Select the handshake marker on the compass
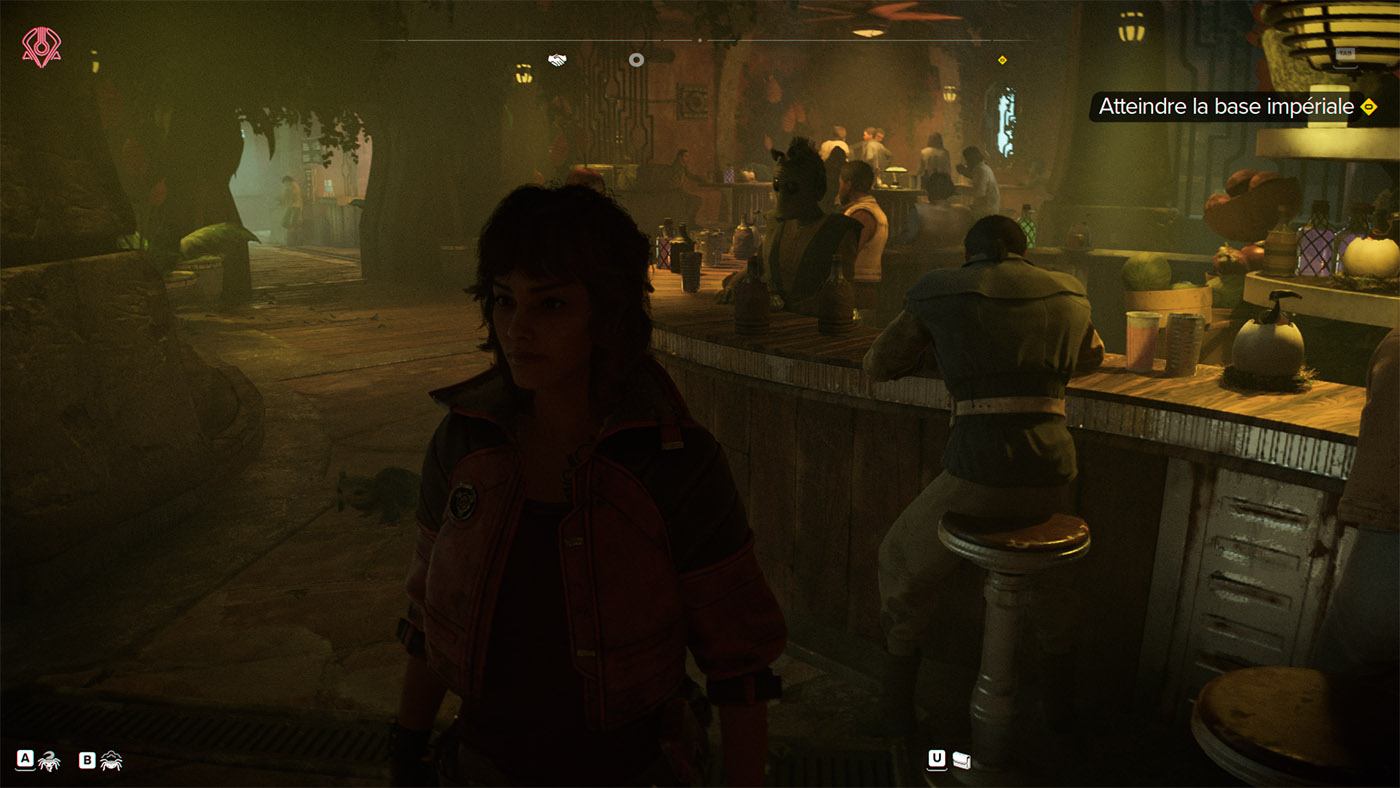The image size is (1400, 788). (557, 60)
